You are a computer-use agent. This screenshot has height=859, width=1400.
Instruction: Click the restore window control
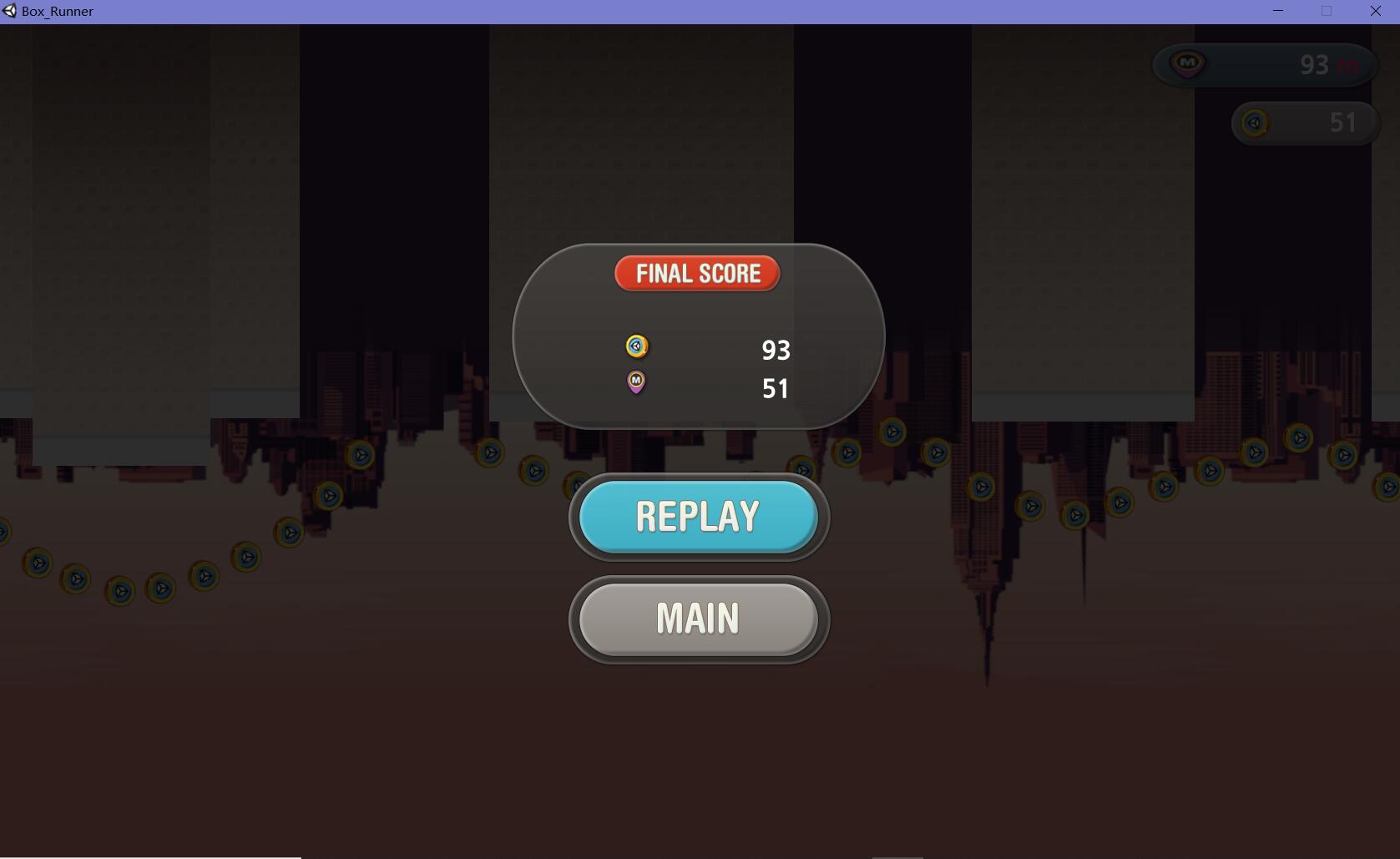pyautogui.click(x=1325, y=11)
